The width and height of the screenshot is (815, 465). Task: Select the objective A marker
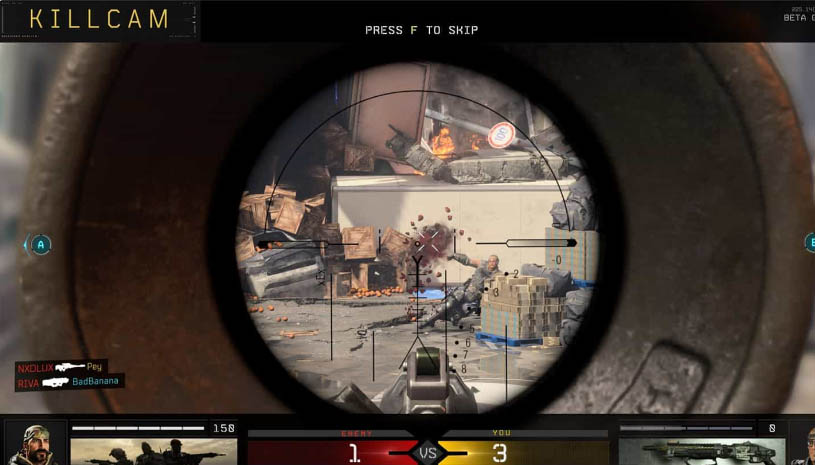[x=40, y=244]
